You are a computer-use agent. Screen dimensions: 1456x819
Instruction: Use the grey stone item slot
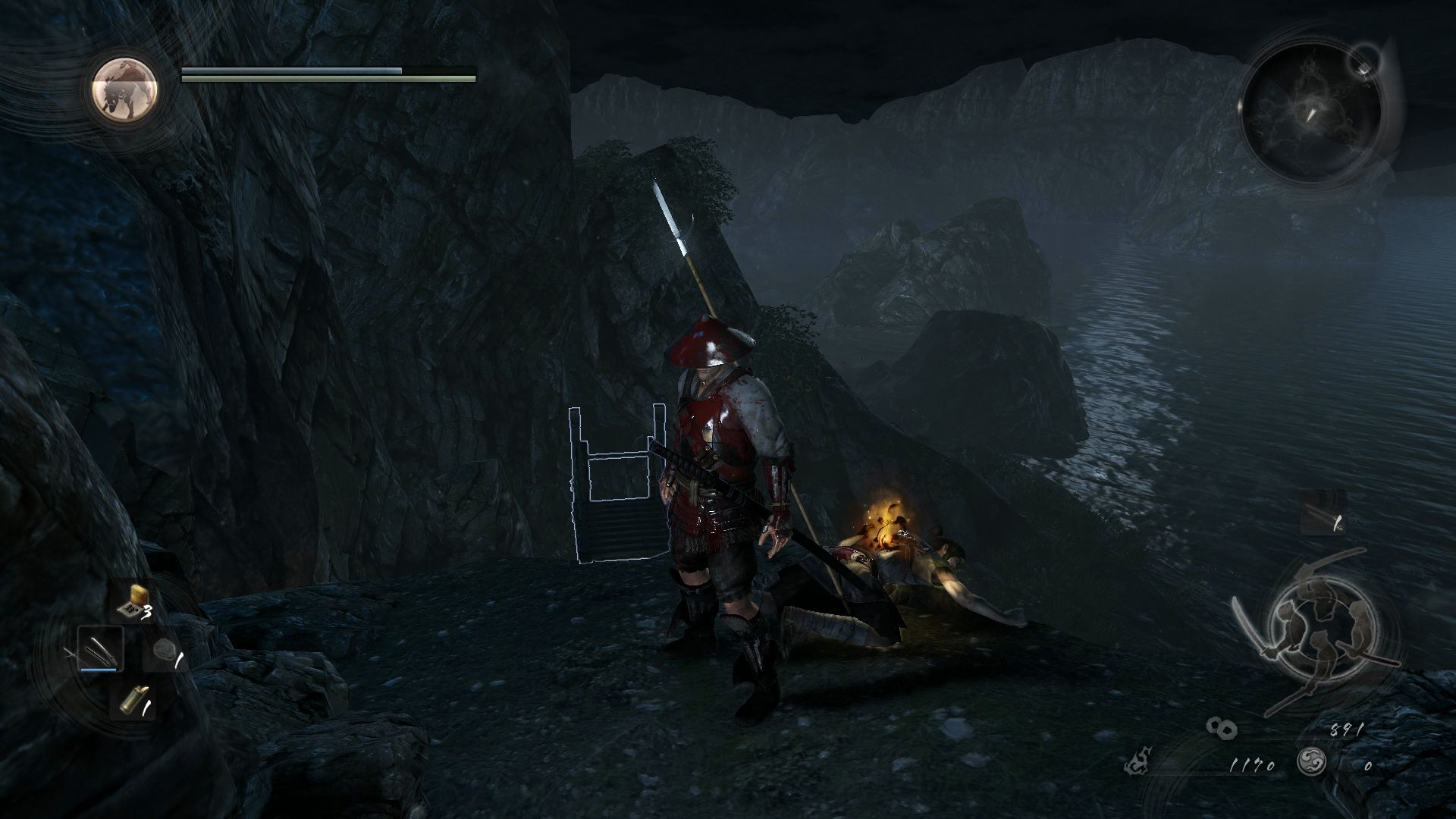pyautogui.click(x=164, y=651)
